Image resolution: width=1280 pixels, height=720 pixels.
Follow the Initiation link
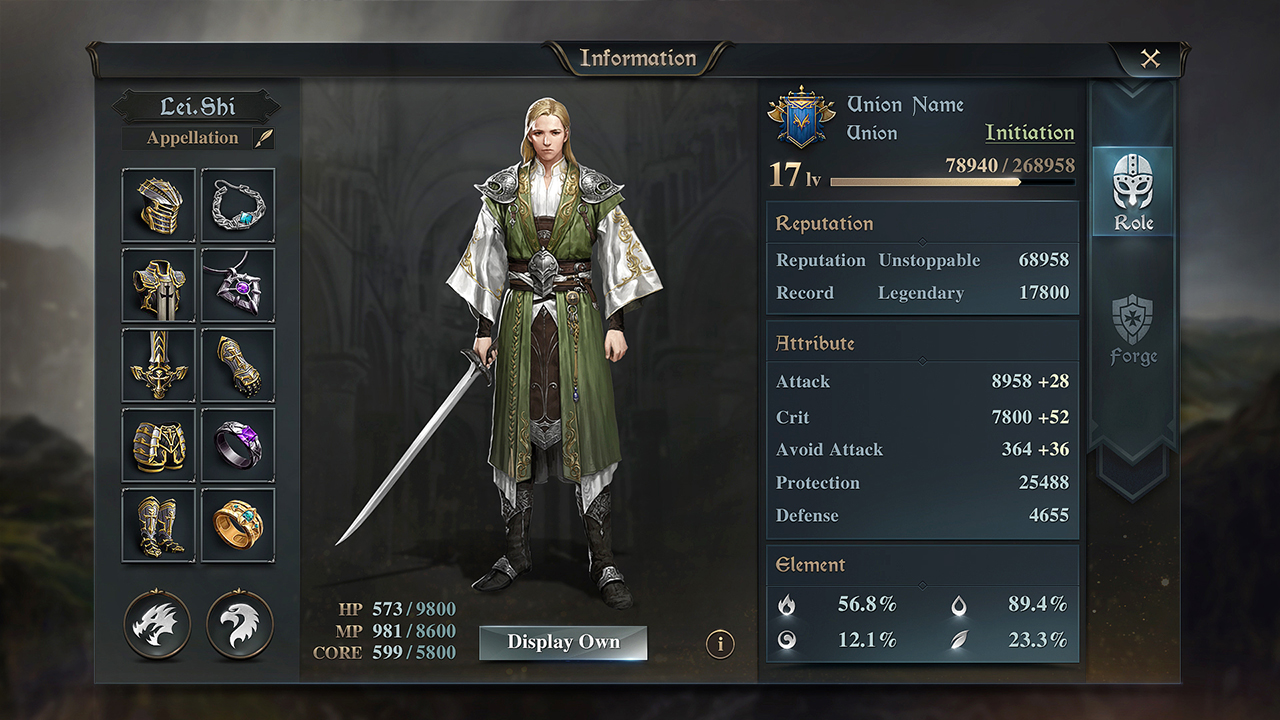1029,133
